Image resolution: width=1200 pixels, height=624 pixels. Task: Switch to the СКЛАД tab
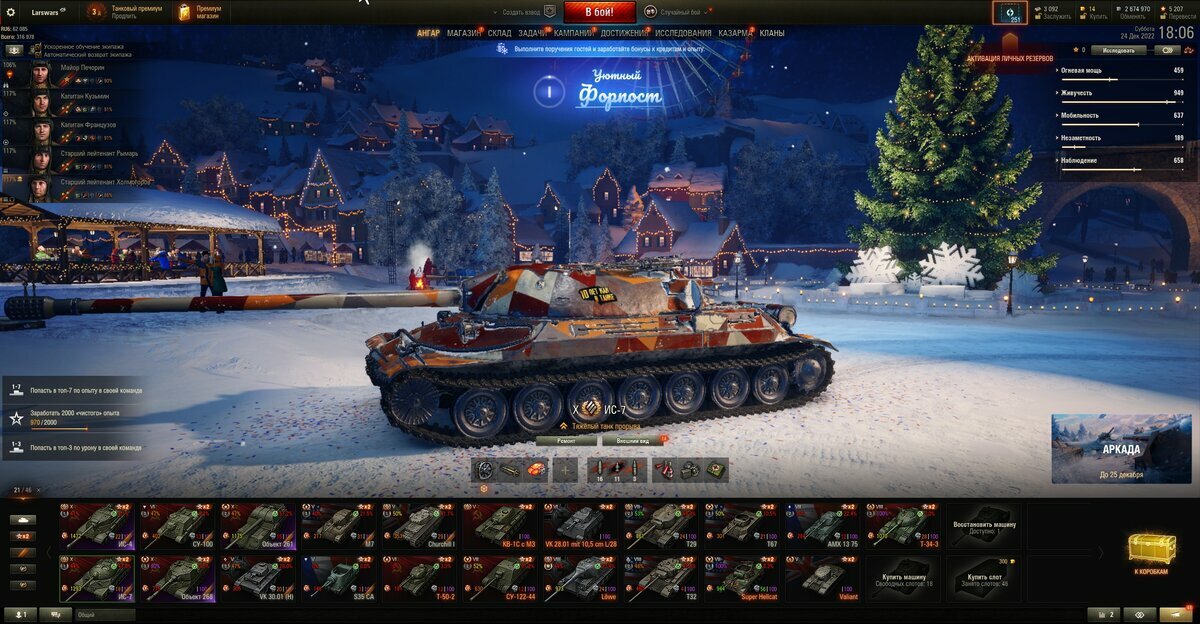point(500,33)
